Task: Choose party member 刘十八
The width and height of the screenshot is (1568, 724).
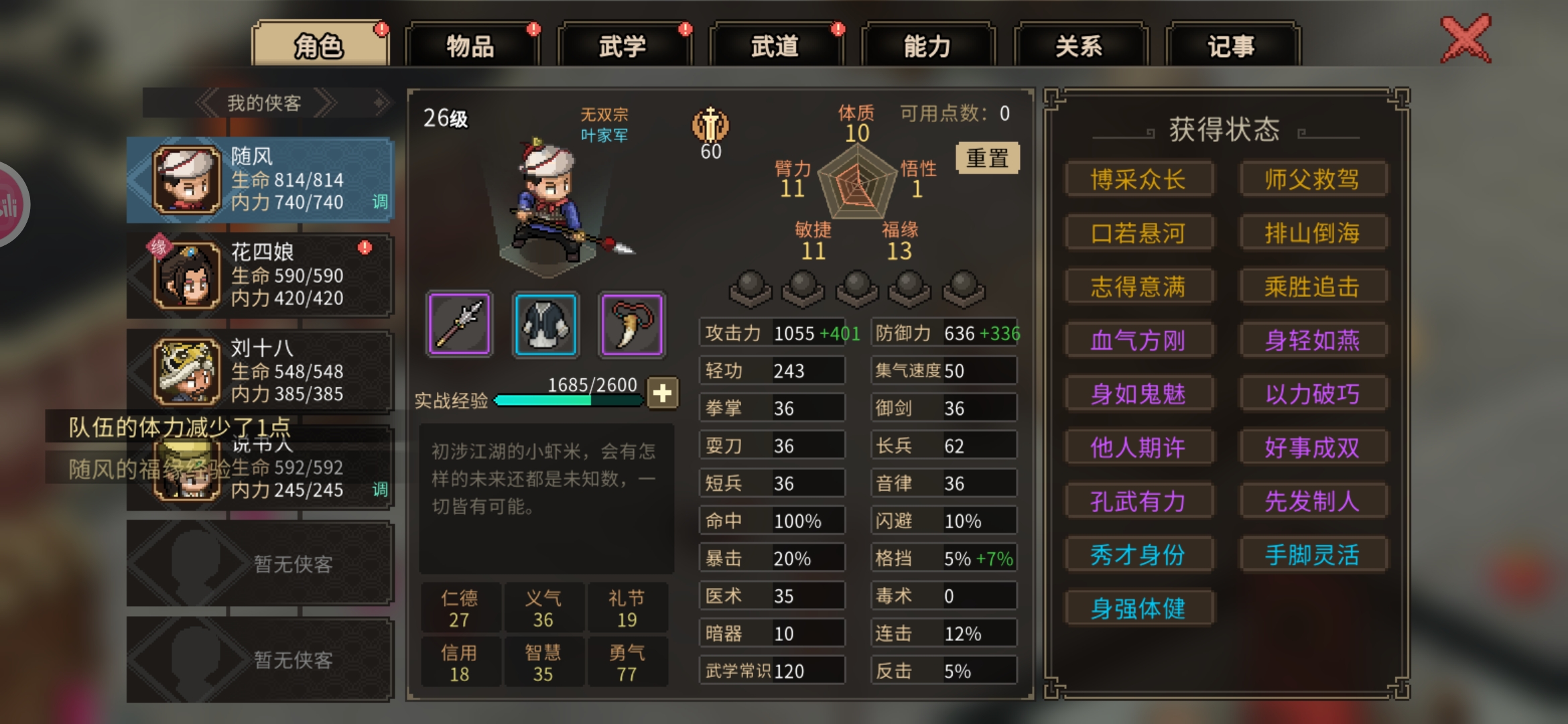Action: 260,371
